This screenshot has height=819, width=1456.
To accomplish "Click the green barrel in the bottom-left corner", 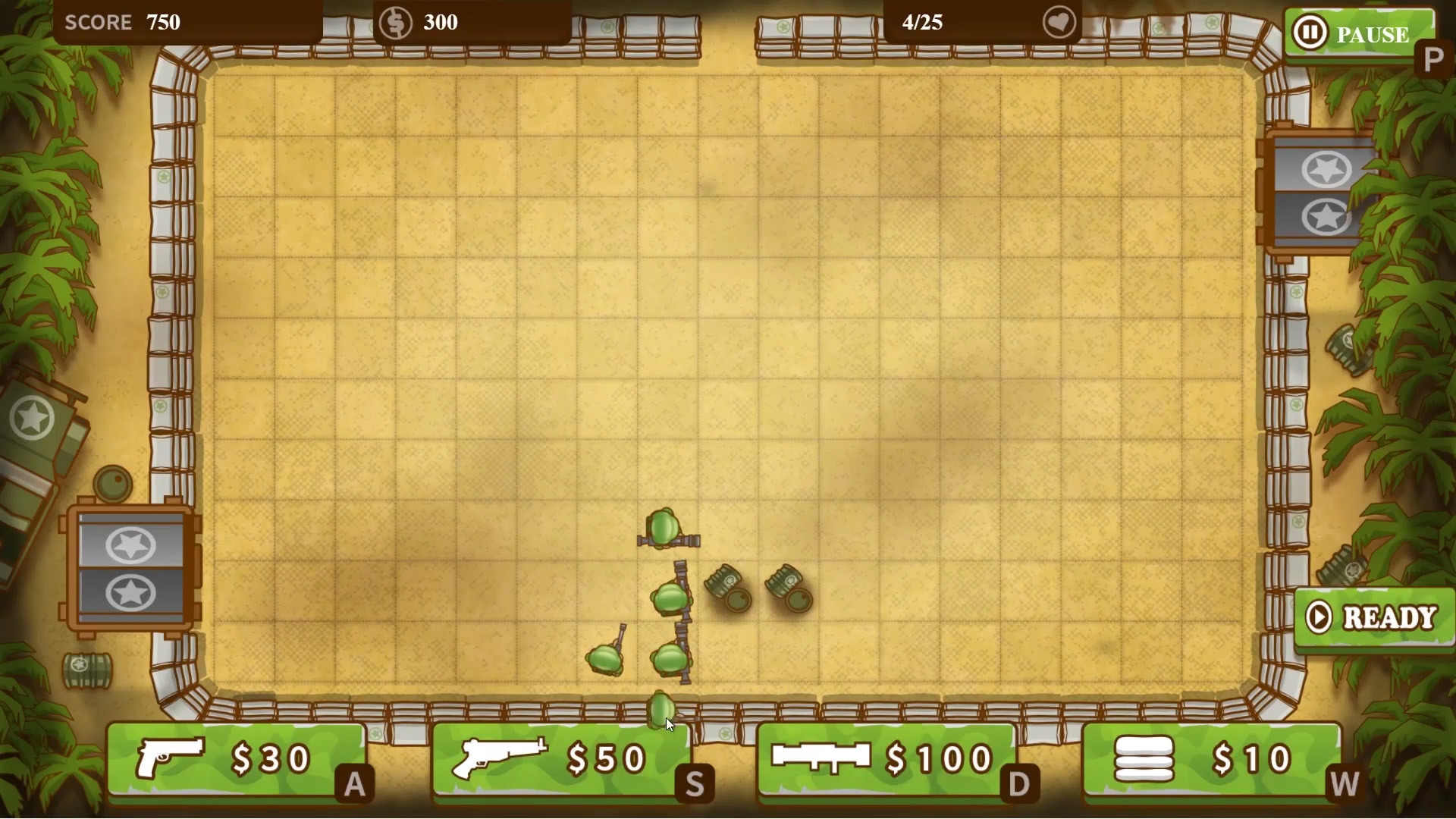I will (x=86, y=670).
